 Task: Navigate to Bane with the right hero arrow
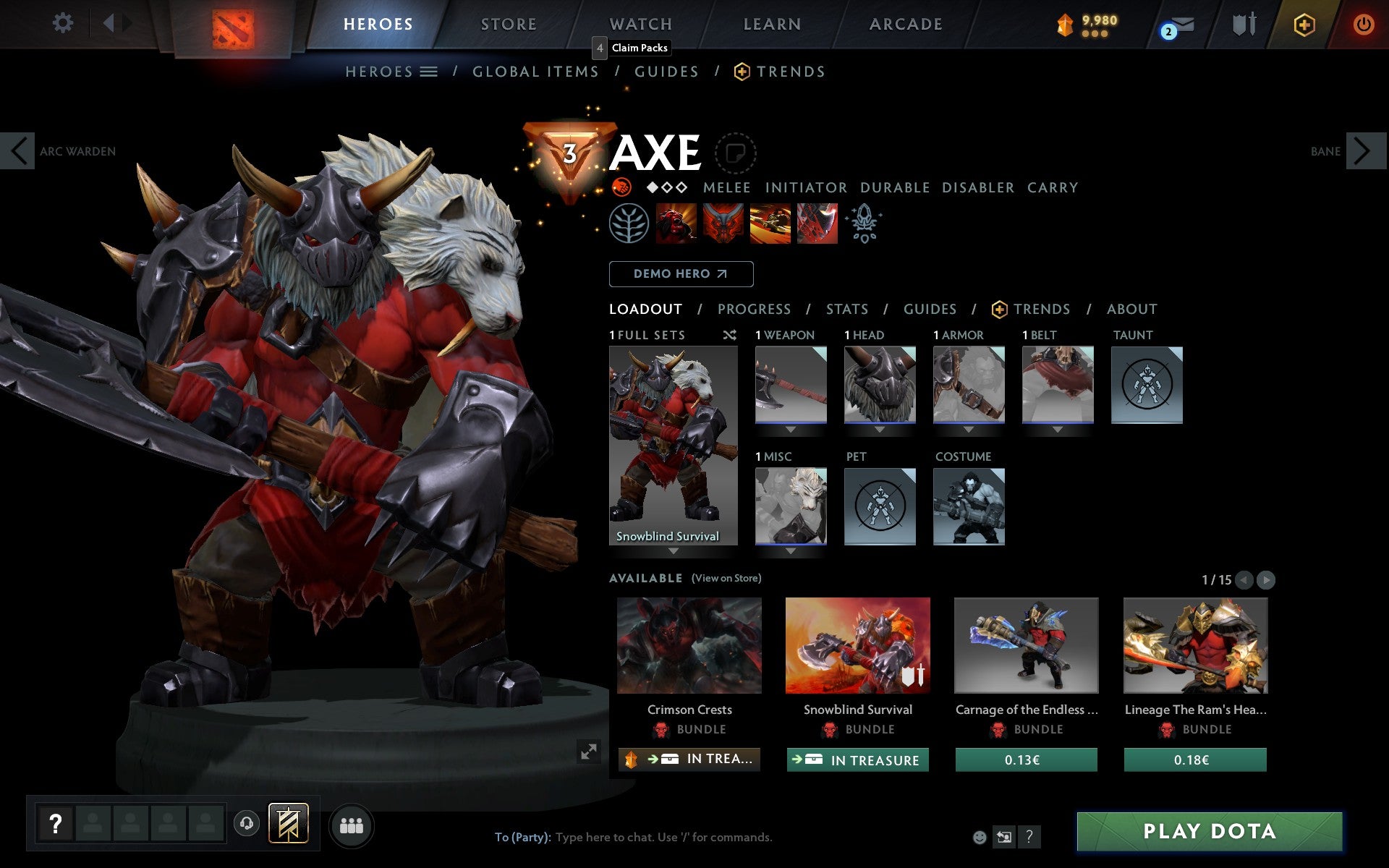coord(1366,151)
